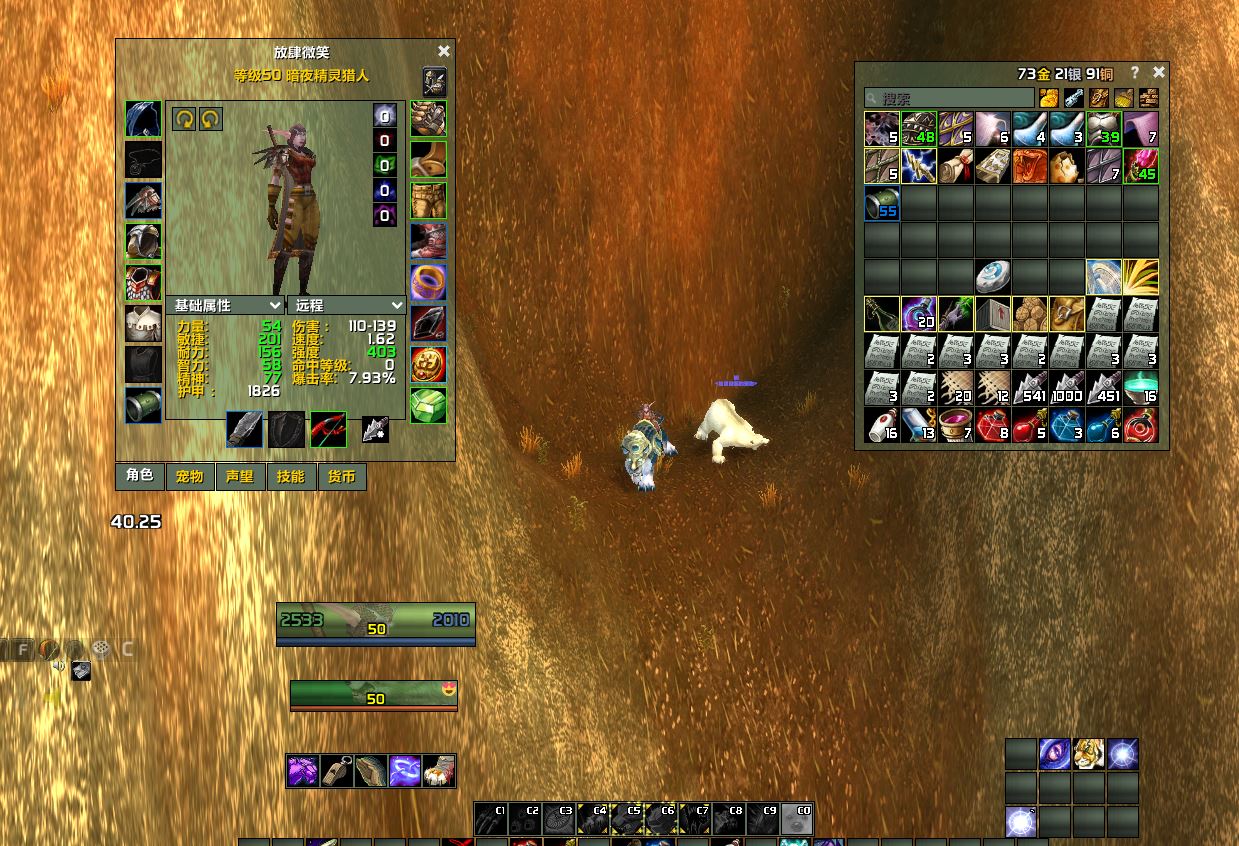
Task: Select the green gem trinket slot
Action: [x=428, y=406]
